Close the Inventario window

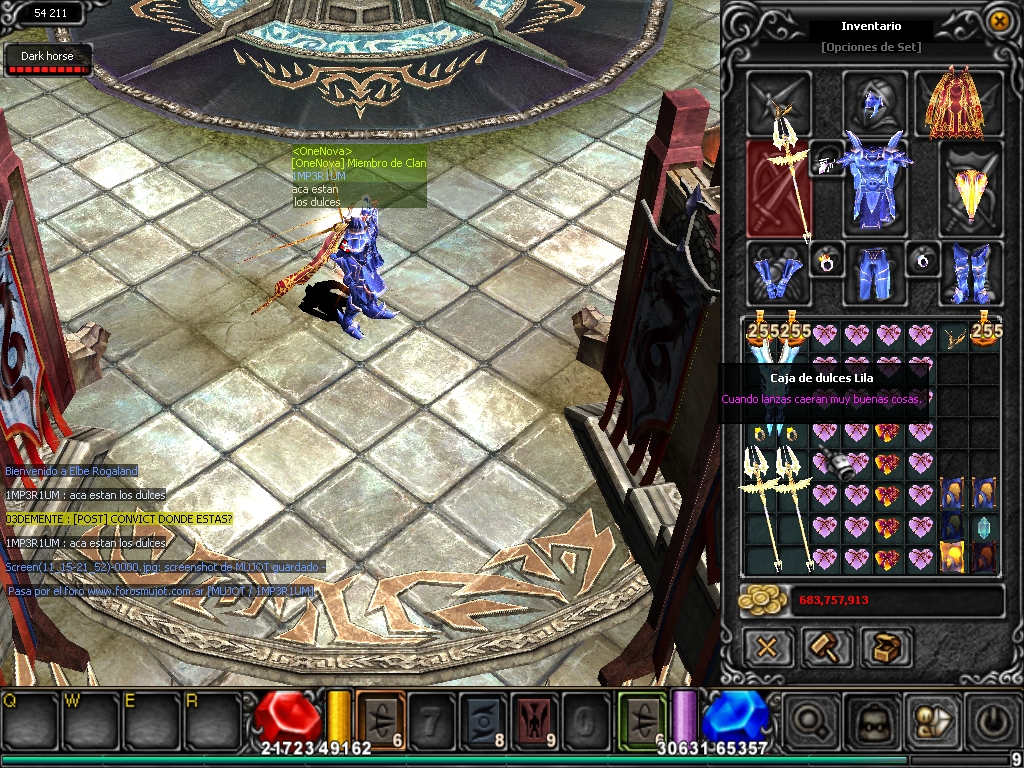[998, 20]
